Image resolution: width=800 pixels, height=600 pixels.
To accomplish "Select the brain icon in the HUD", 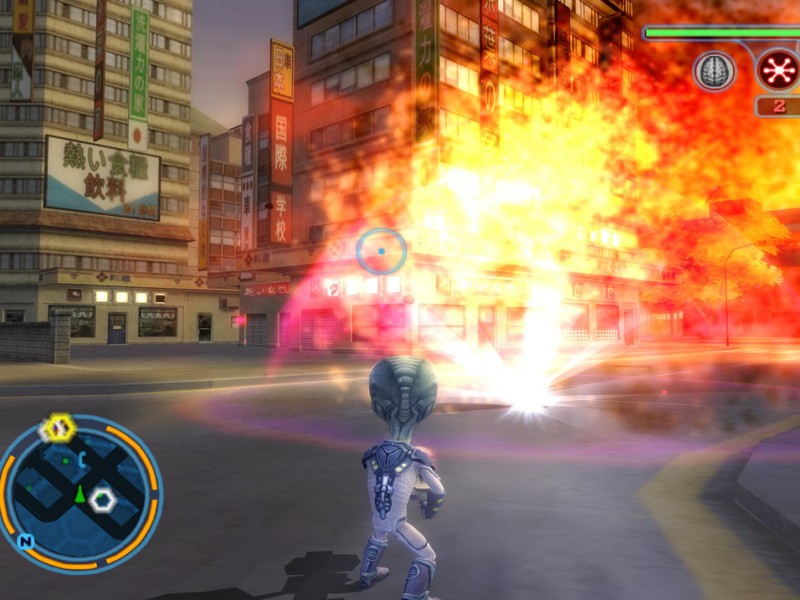I will tap(714, 71).
